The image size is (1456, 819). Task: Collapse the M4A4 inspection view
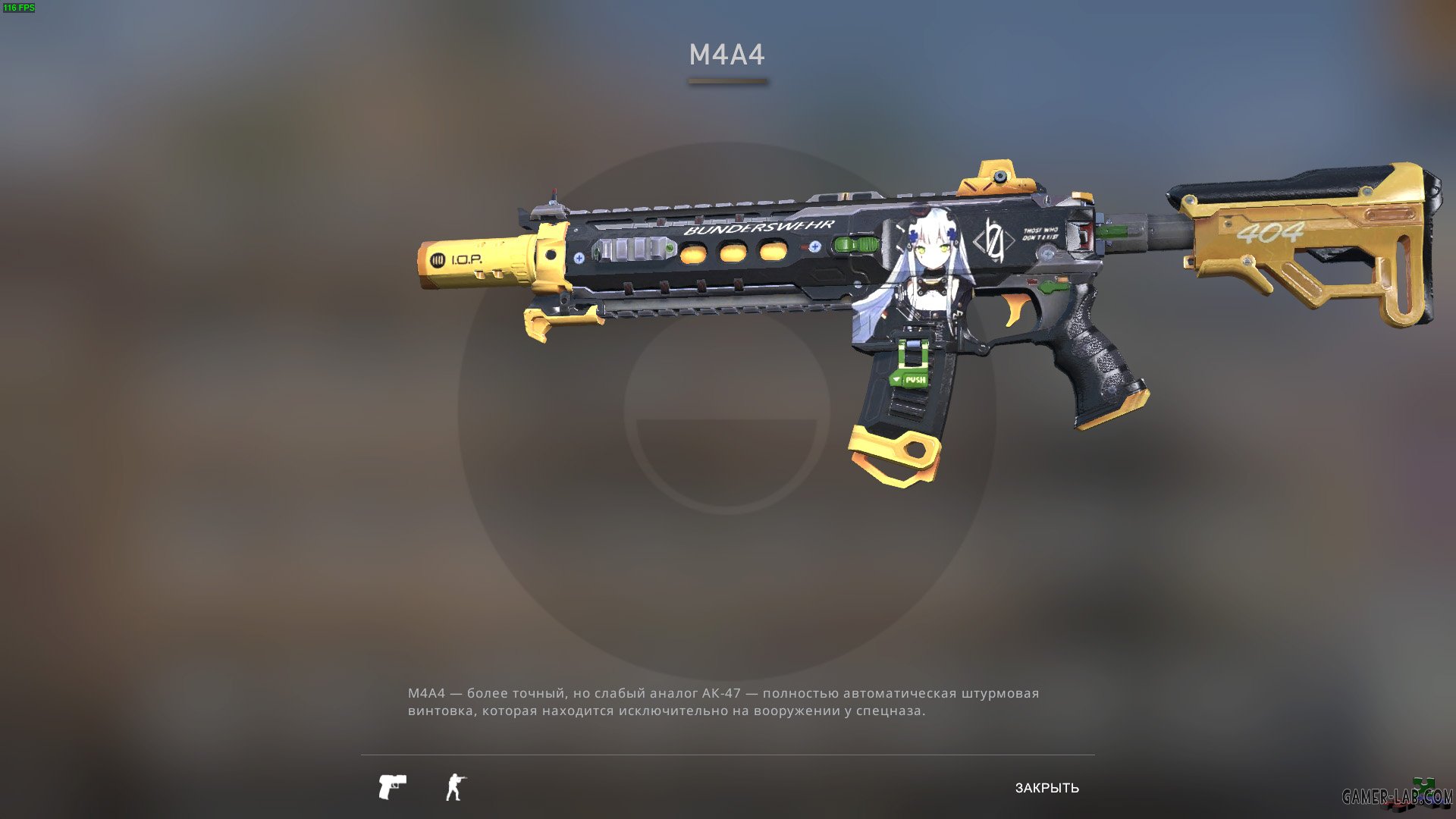[1046, 787]
